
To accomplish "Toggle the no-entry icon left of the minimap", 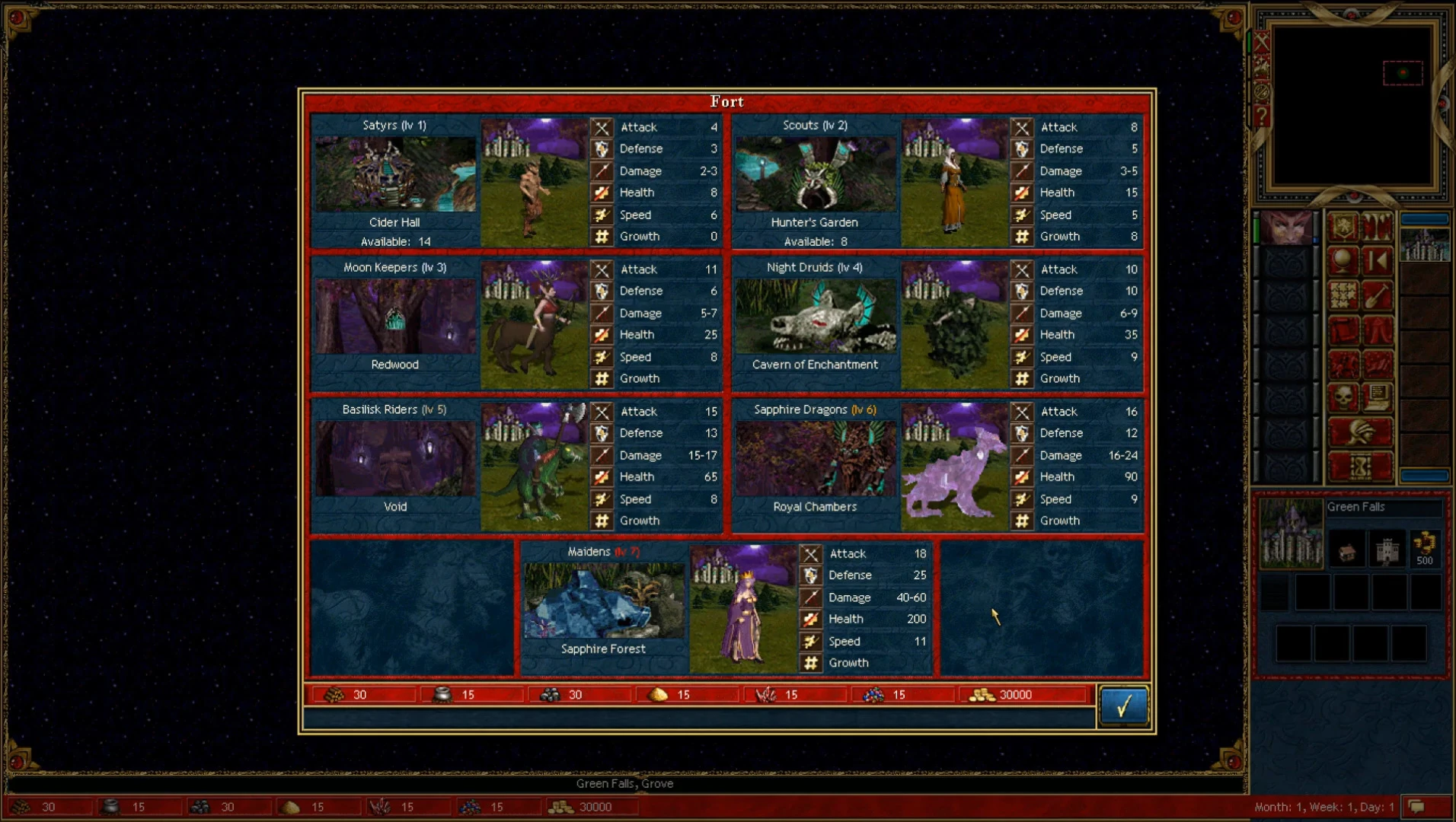I will tap(1261, 91).
